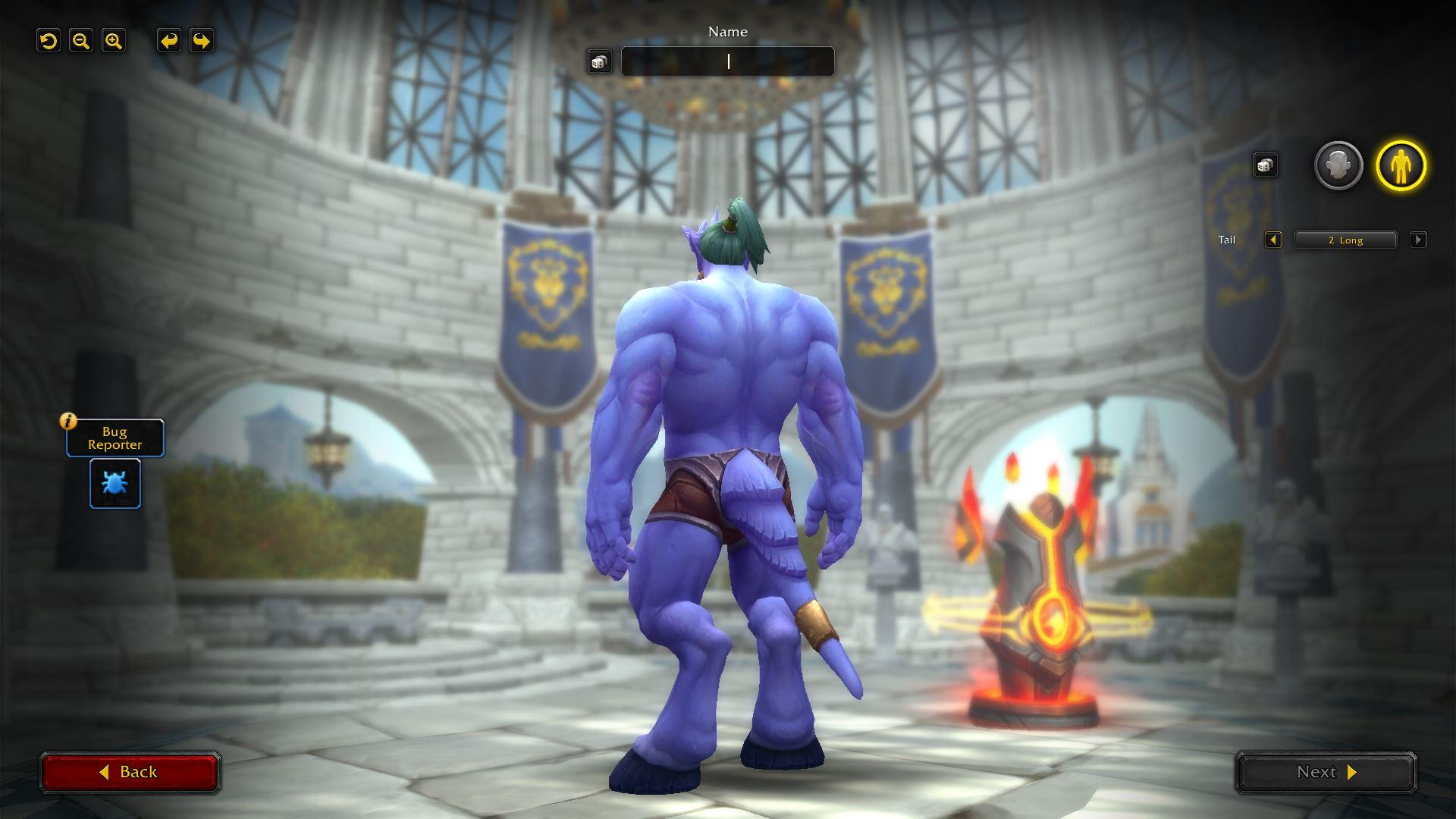Focus the Name input field
1456x819 pixels.
pyautogui.click(x=727, y=61)
